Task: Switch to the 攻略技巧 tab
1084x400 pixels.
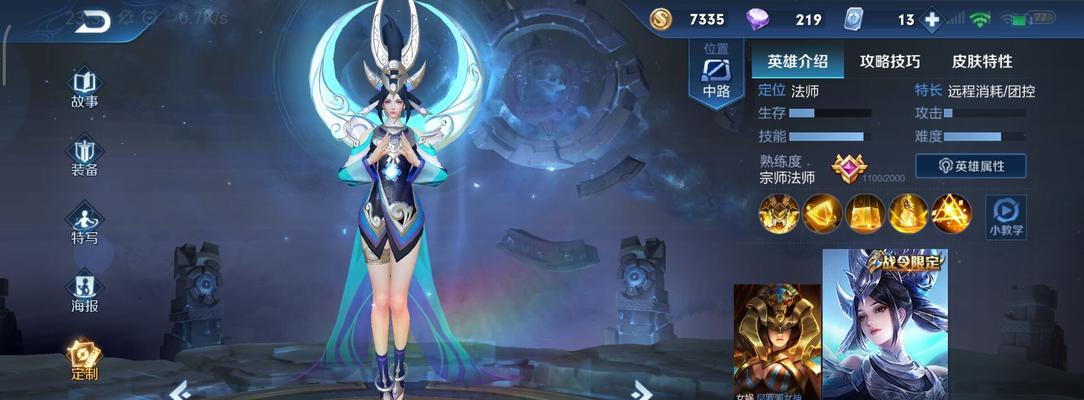Action: tap(889, 61)
